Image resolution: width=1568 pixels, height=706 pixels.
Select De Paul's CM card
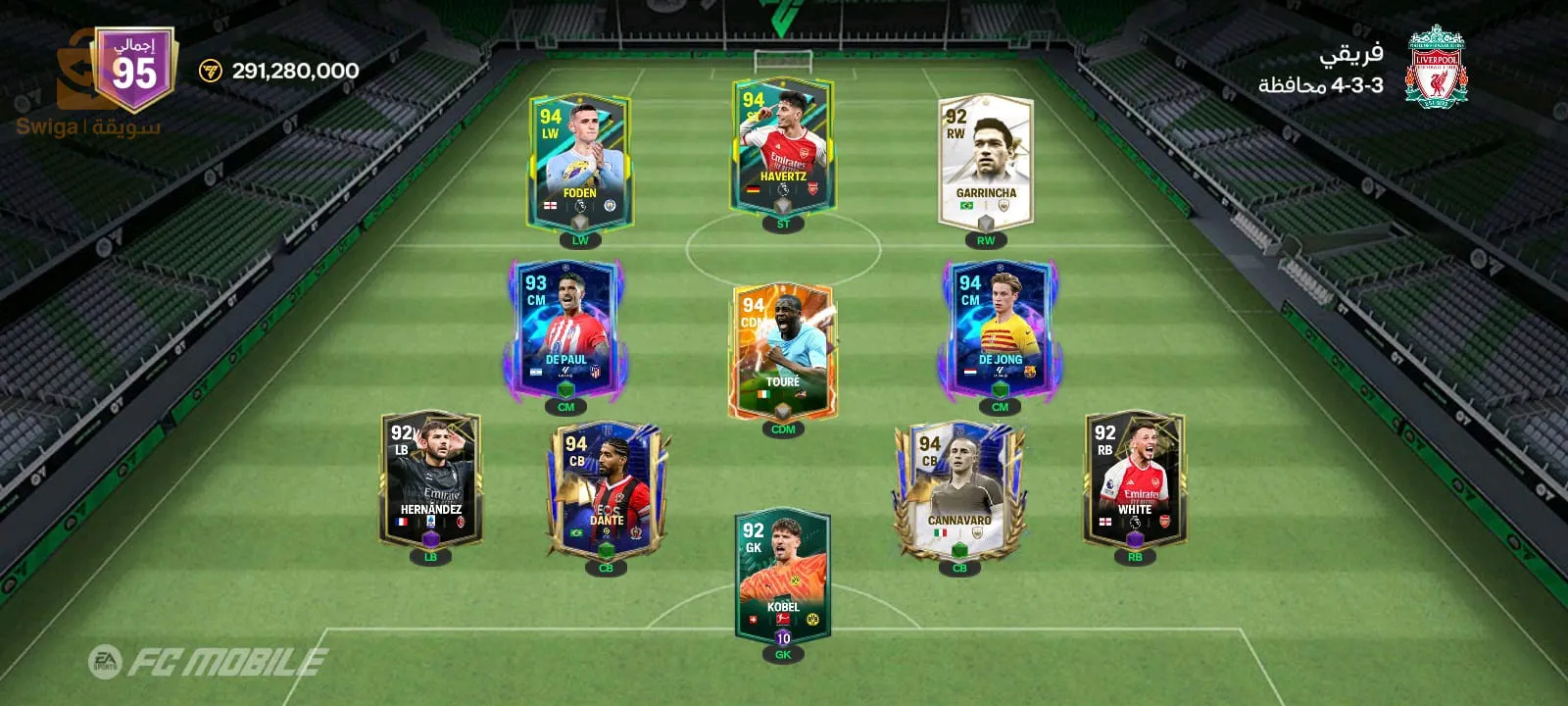coord(565,328)
